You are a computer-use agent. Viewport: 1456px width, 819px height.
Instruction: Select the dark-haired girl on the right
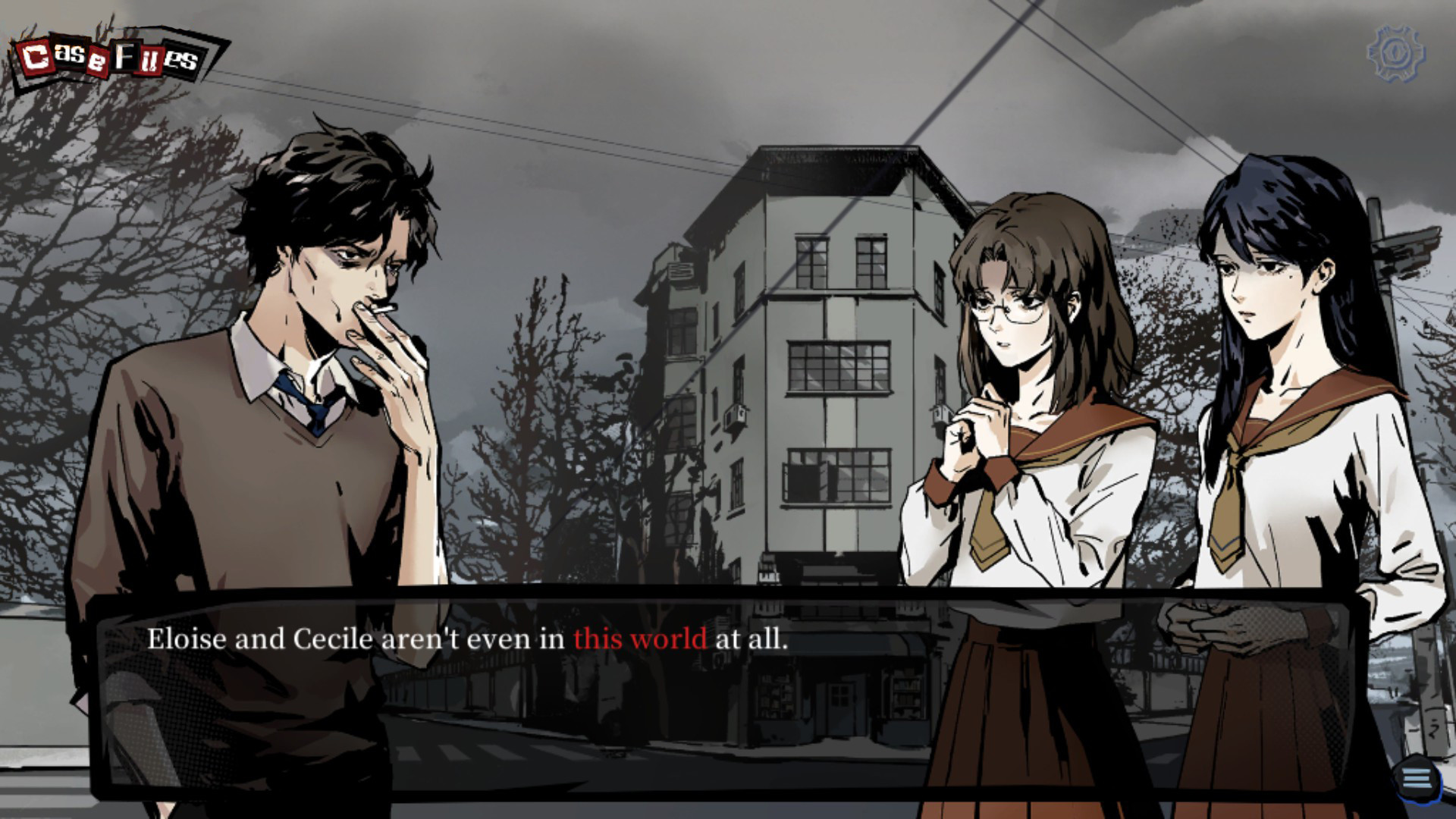1282,318
